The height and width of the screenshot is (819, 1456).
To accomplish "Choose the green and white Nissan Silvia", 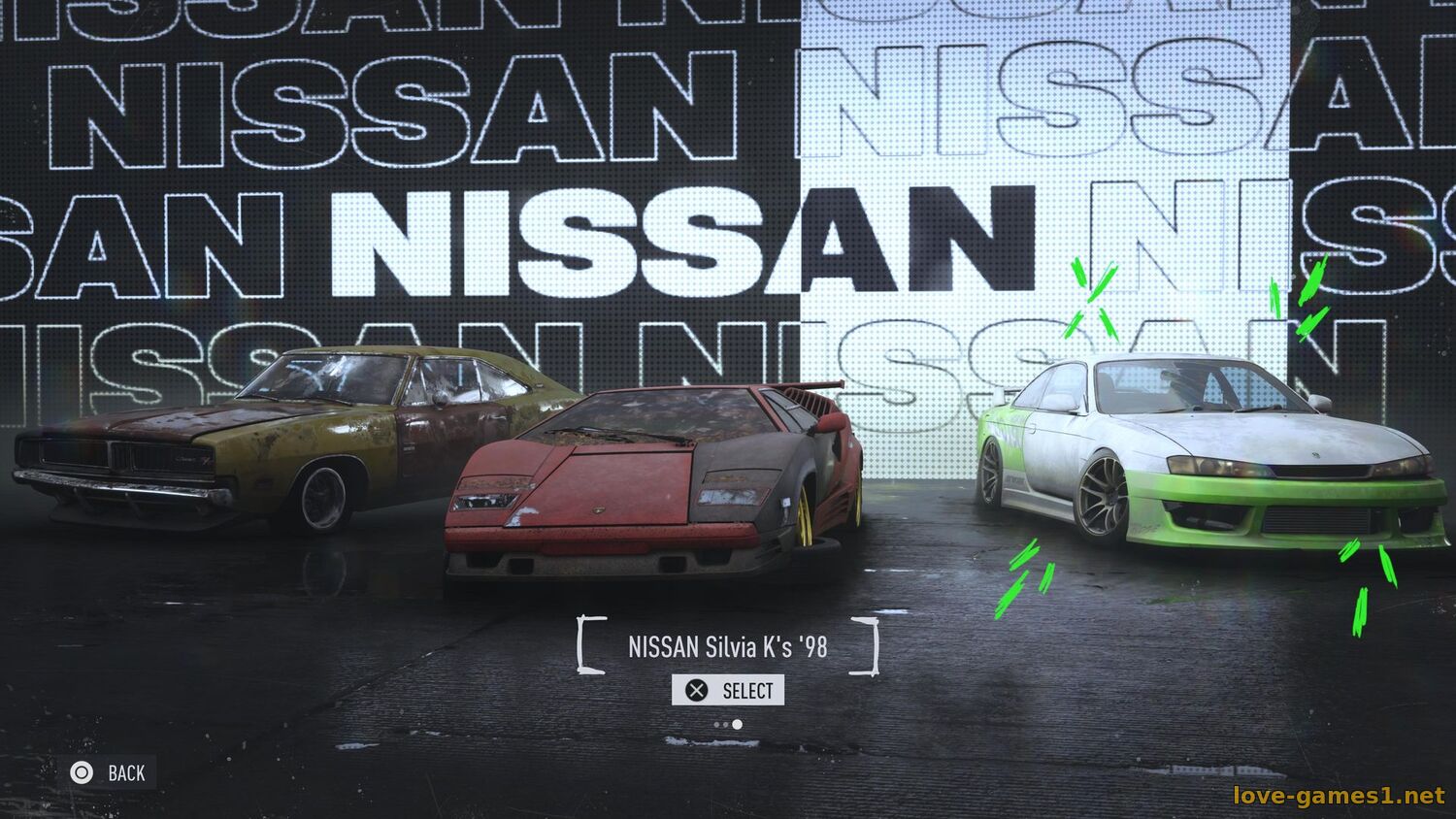I will coord(1208,456).
